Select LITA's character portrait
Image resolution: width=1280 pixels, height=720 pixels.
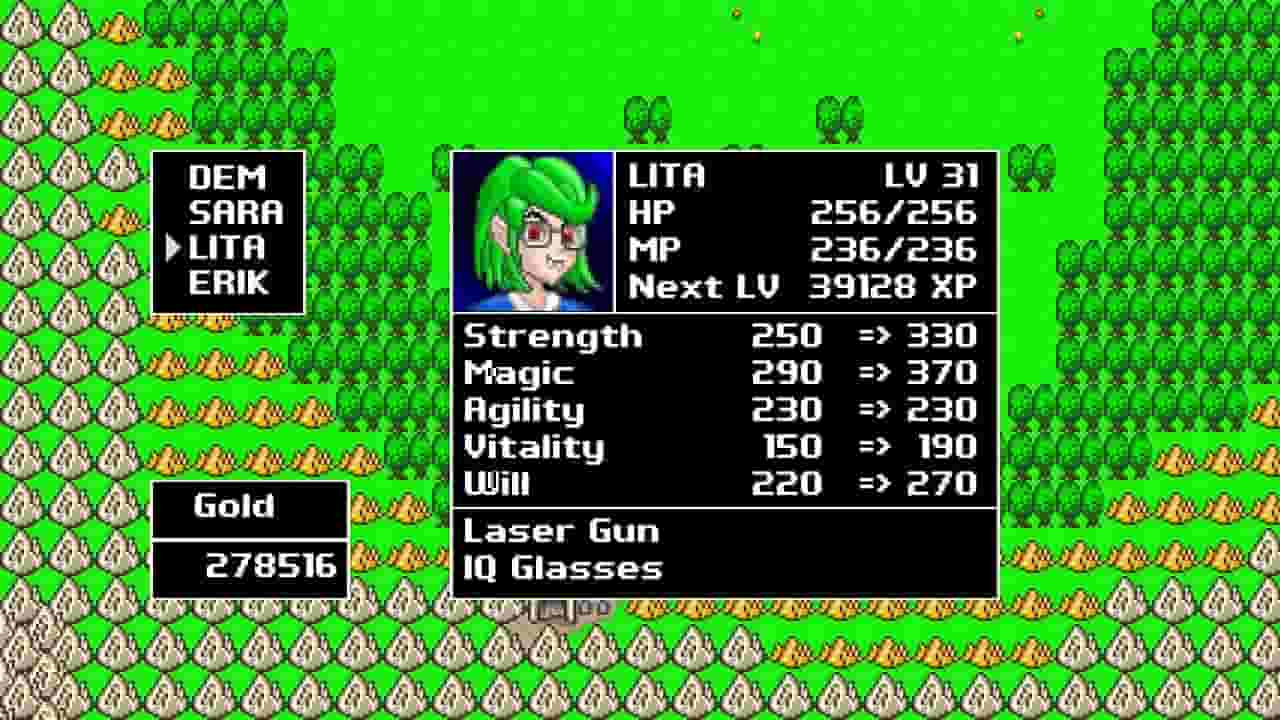[x=533, y=233]
